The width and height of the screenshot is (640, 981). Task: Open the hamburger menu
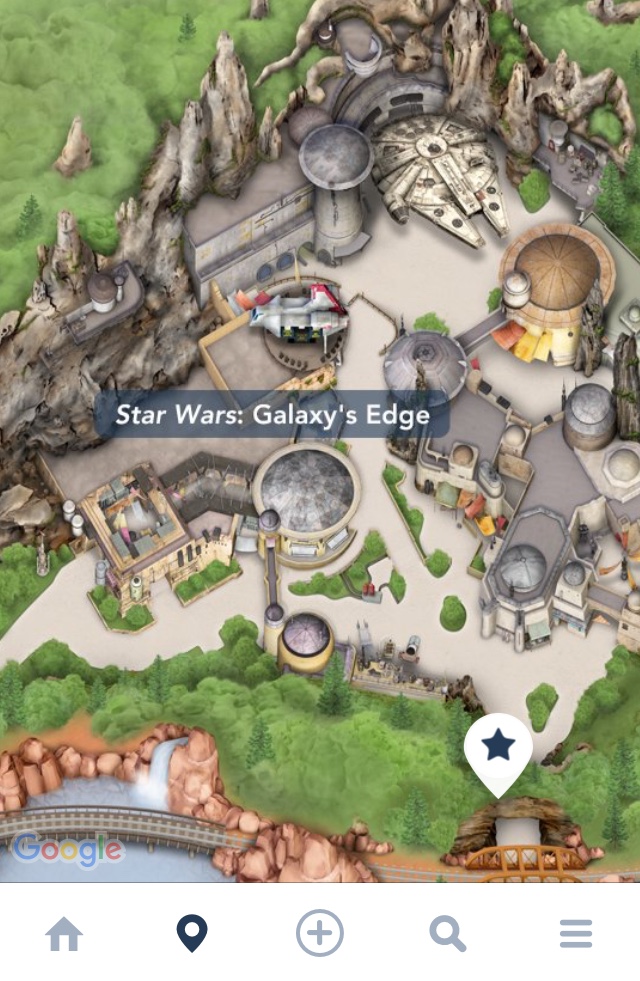click(x=576, y=934)
